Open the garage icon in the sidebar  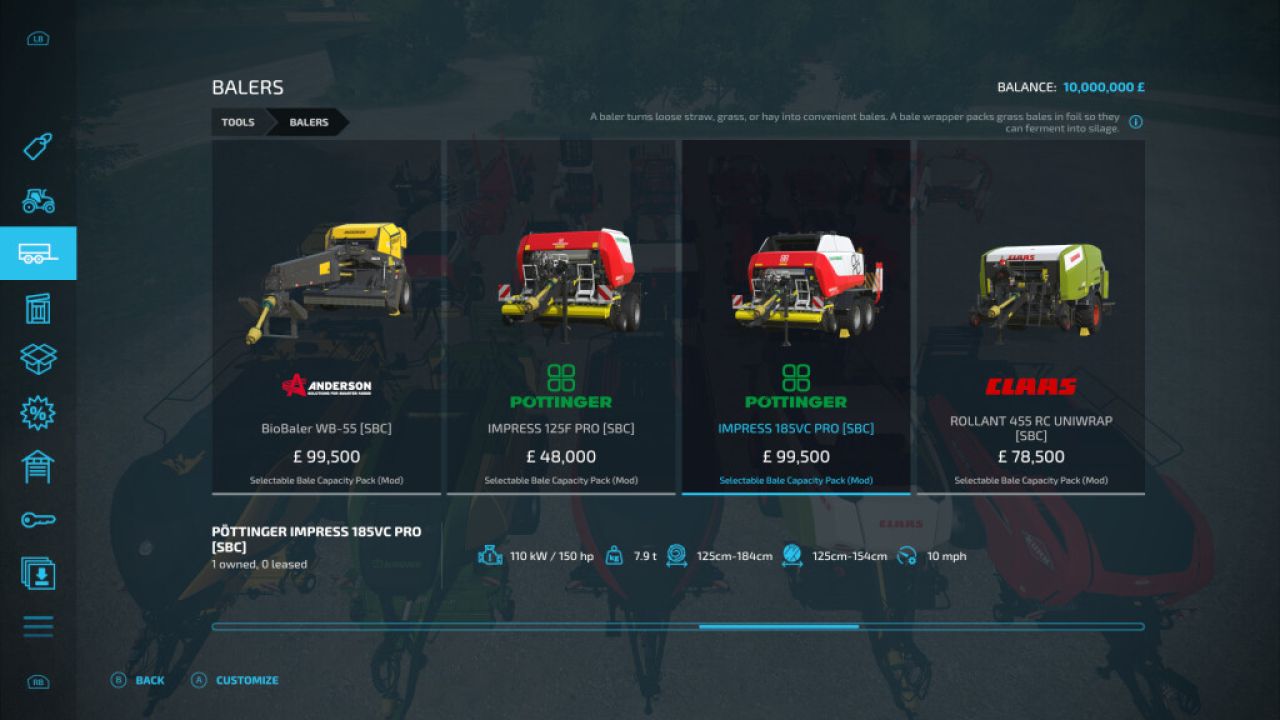click(x=37, y=466)
